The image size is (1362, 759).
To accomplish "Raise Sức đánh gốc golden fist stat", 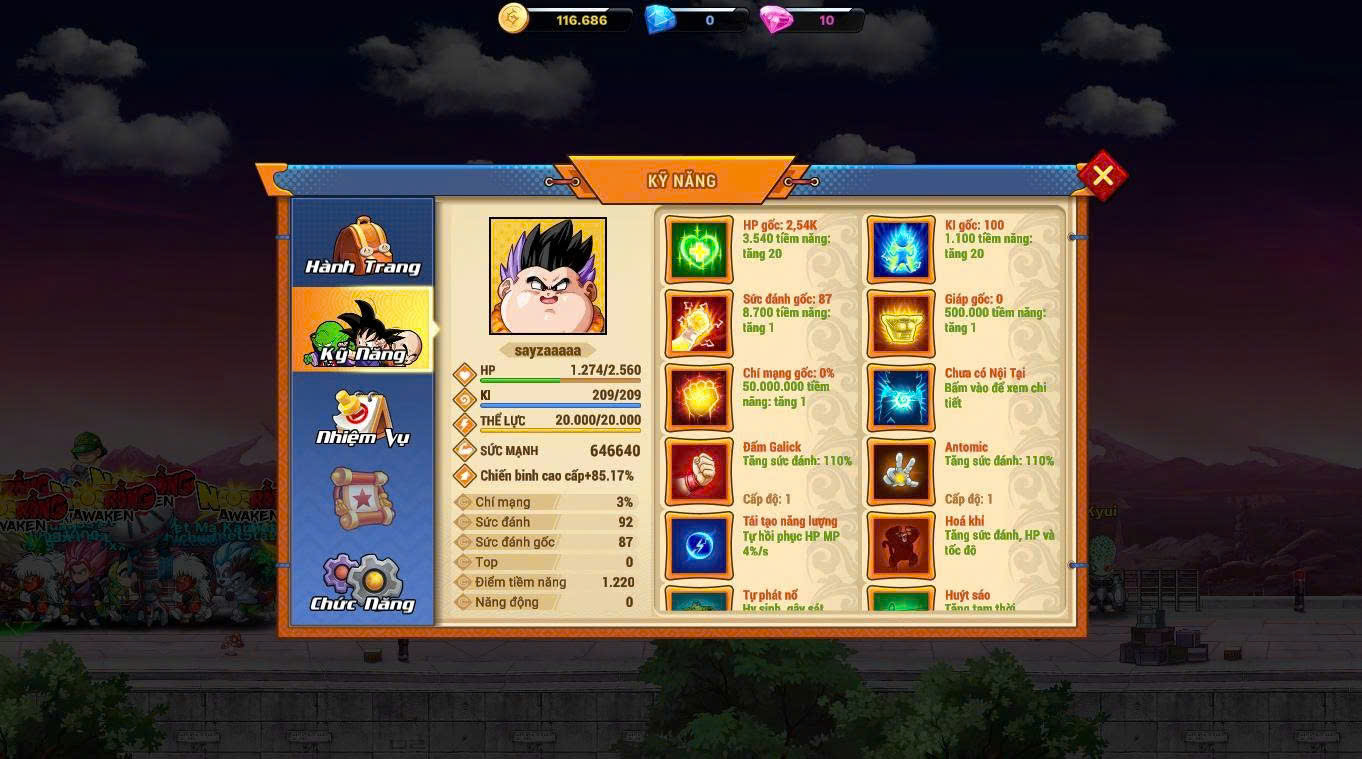I will point(699,323).
